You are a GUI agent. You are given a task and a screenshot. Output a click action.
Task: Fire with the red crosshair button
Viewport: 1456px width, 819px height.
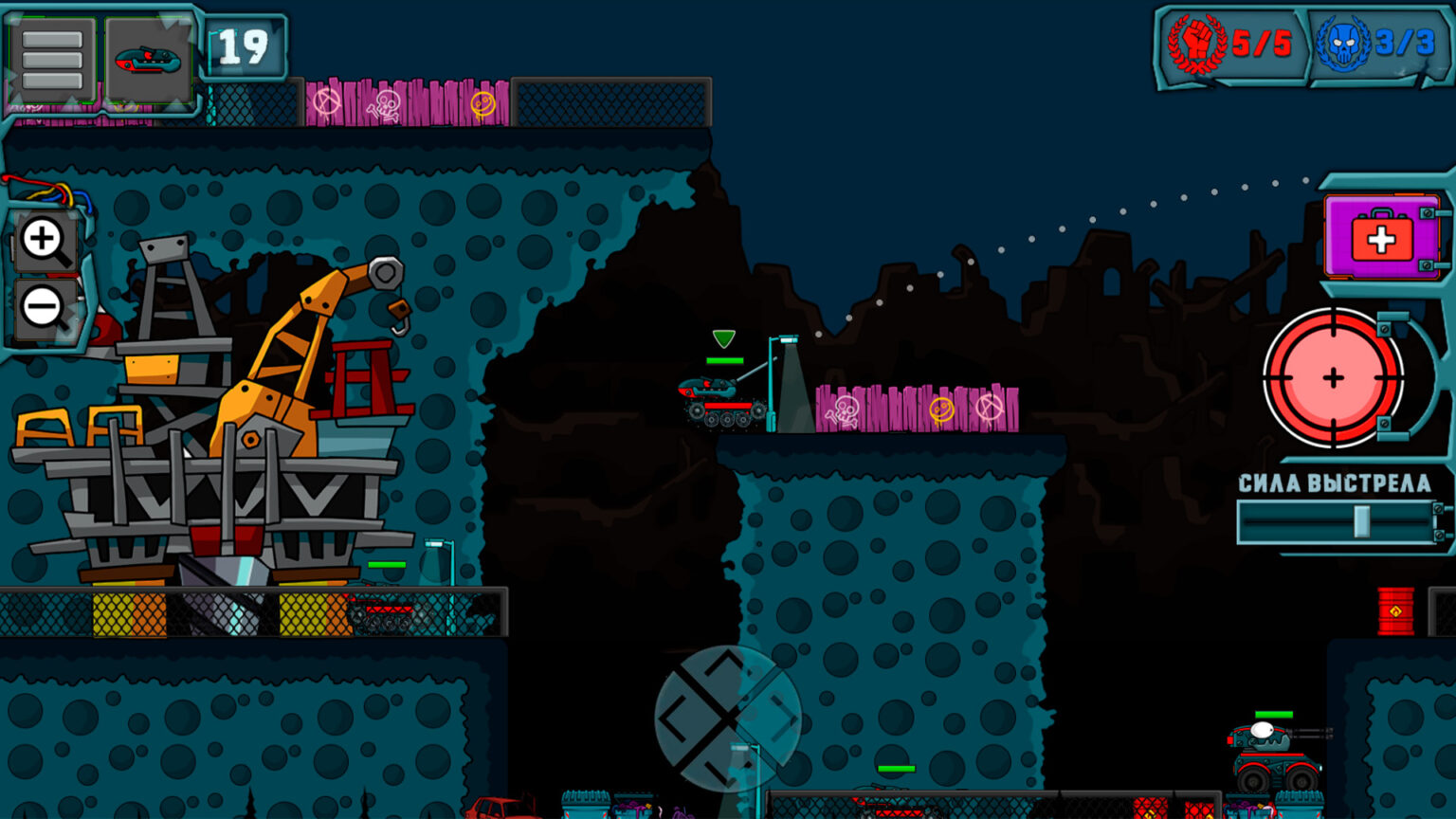coord(1333,377)
